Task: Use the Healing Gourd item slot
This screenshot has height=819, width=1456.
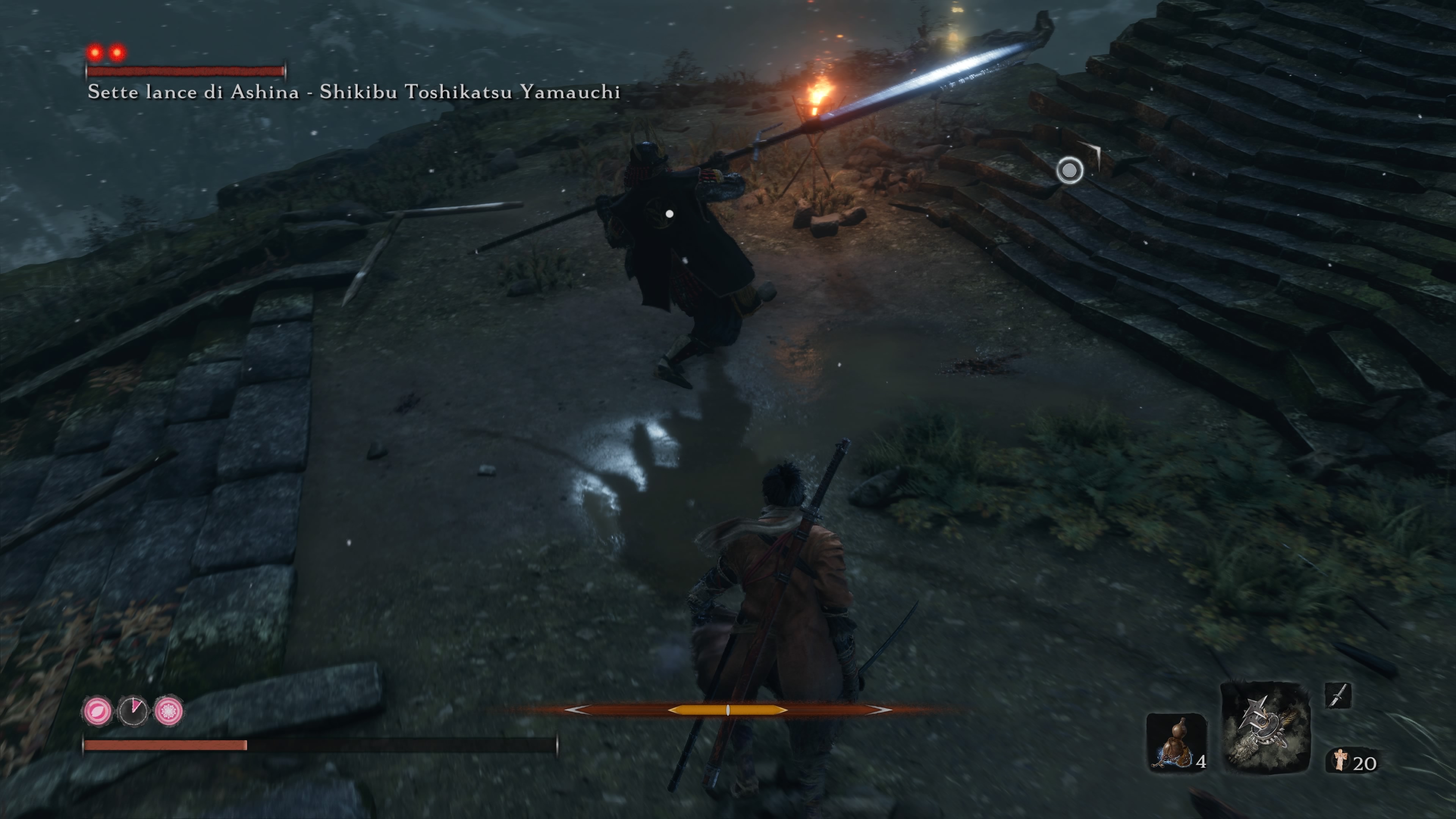Action: click(x=1176, y=742)
